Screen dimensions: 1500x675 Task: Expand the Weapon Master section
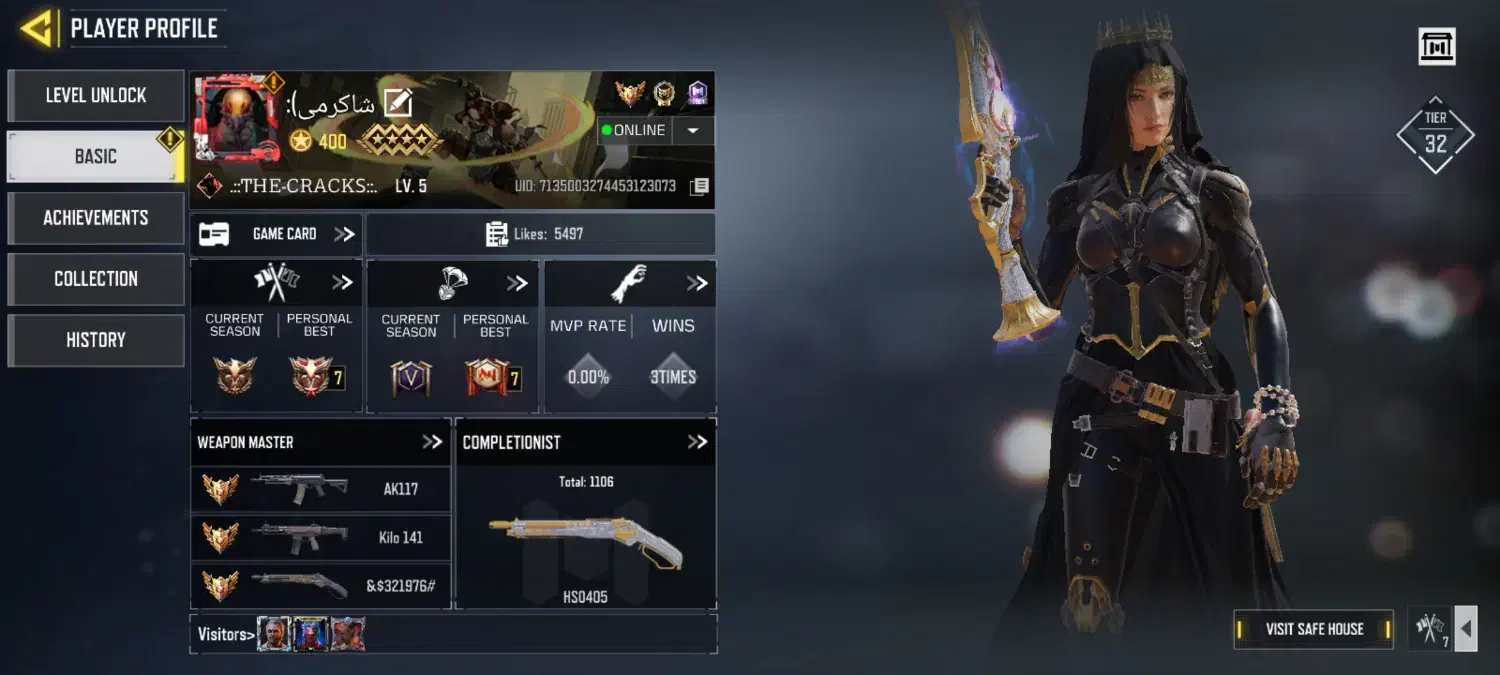(x=432, y=442)
